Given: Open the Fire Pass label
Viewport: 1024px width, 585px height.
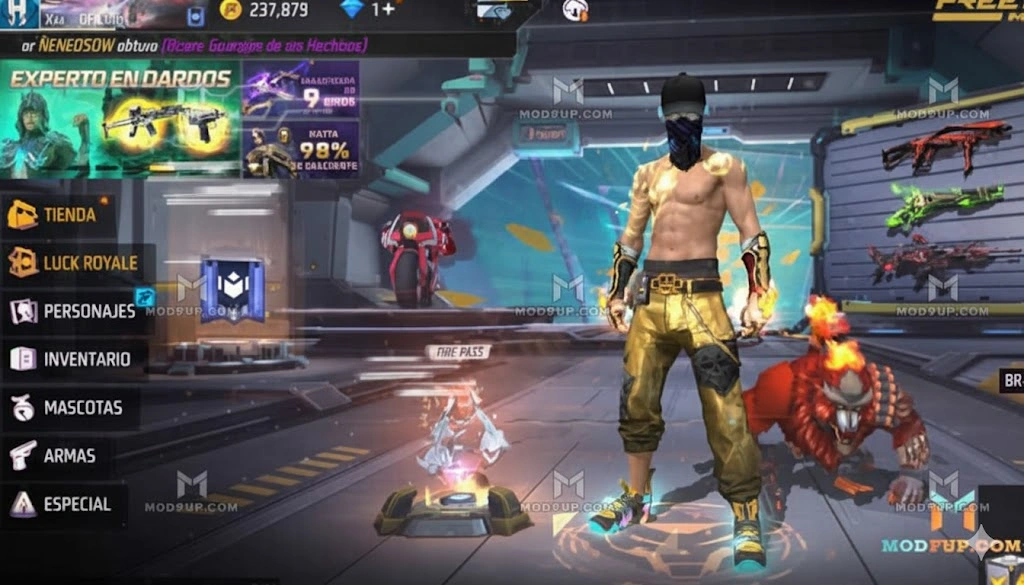Looking at the screenshot, I should click(x=459, y=352).
